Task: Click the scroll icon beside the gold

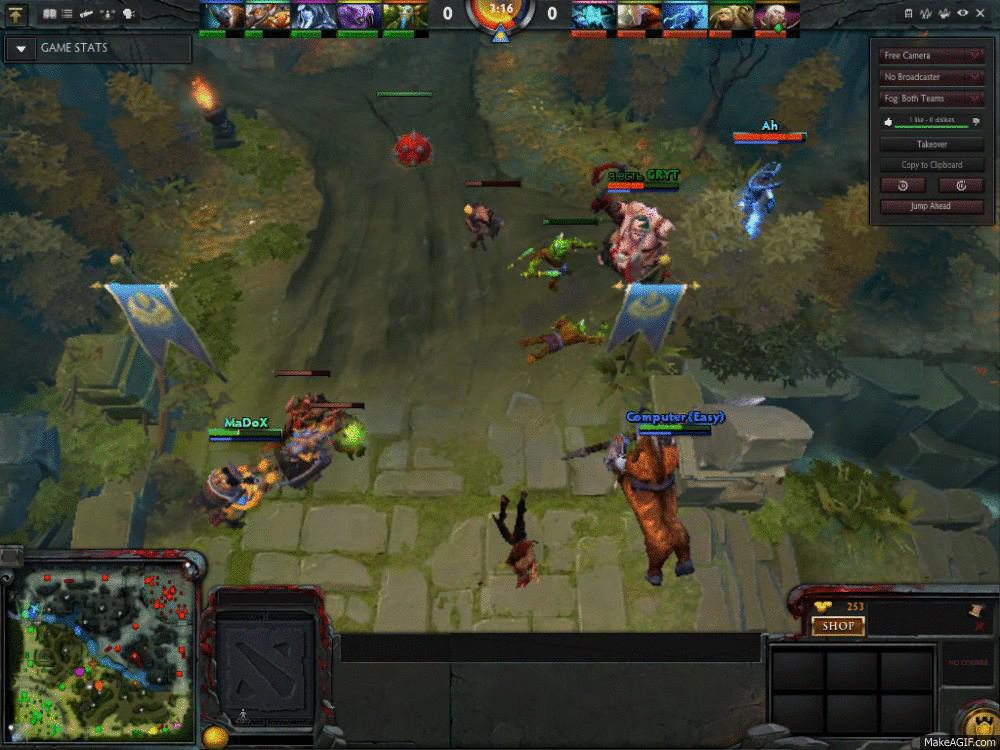Action: [x=975, y=609]
